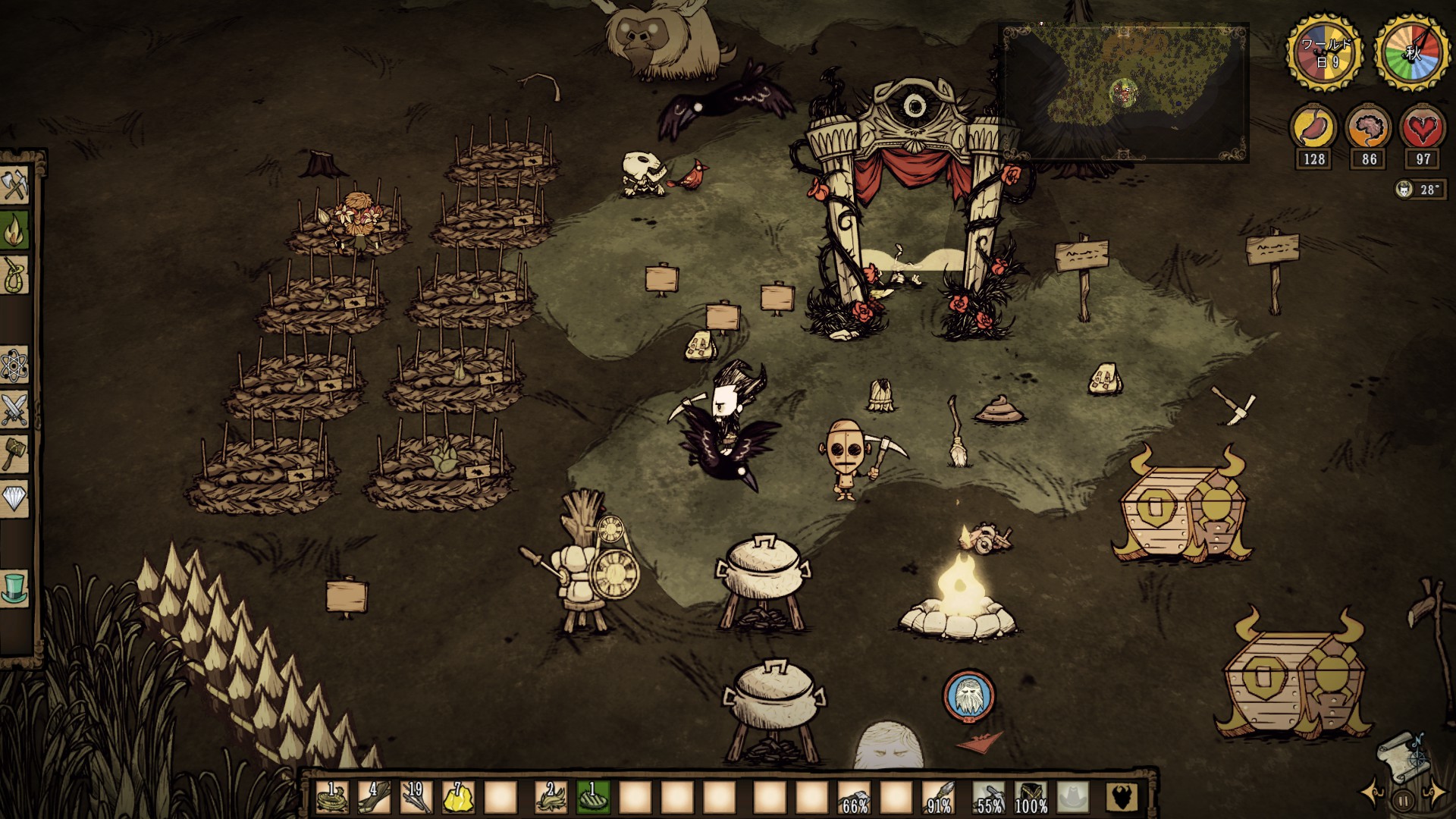1456x819 pixels.
Task: Pause the game with the pause button
Action: pos(1403,799)
